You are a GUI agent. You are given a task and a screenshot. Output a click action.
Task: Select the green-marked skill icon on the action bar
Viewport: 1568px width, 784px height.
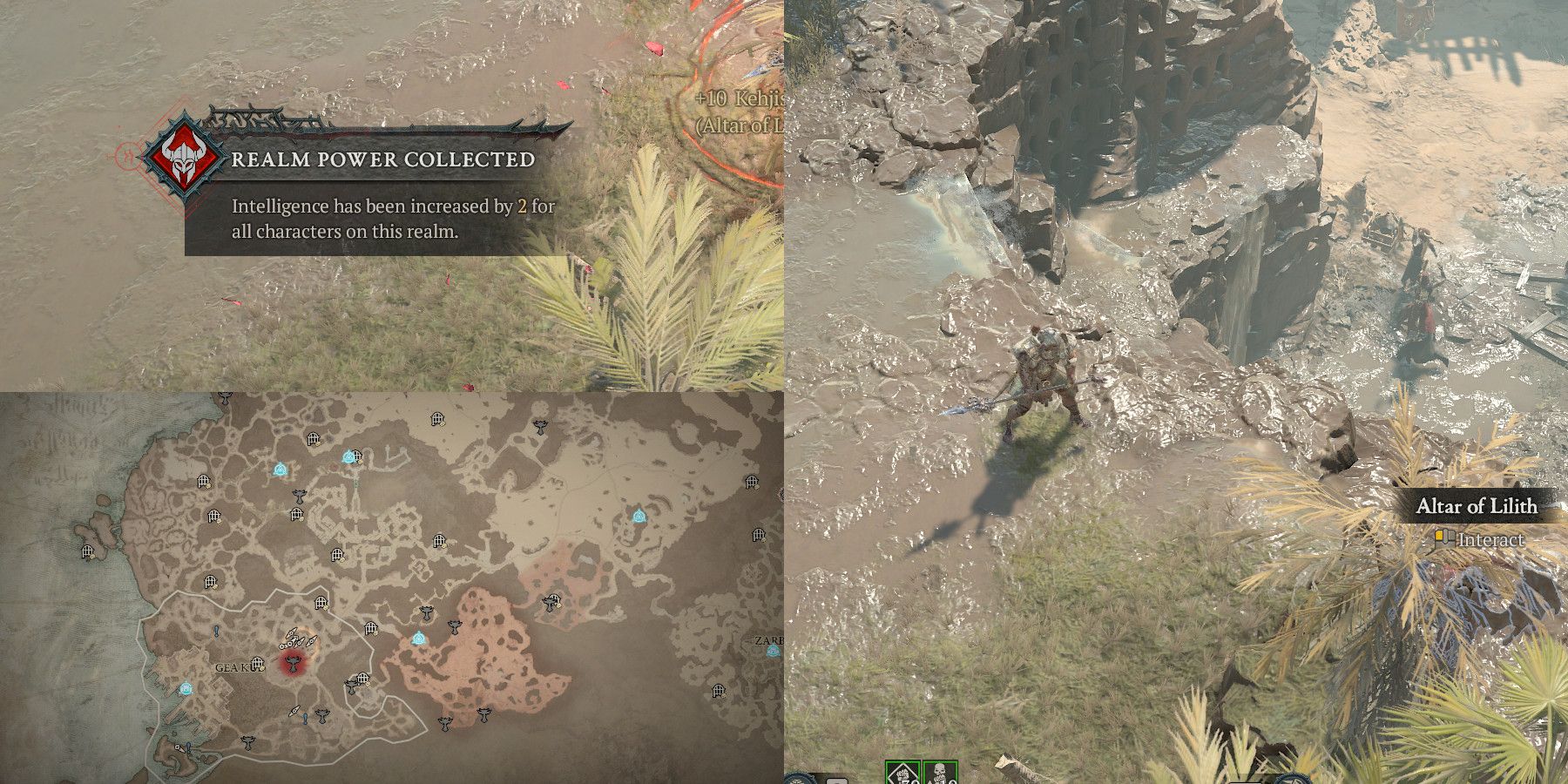tap(903, 772)
